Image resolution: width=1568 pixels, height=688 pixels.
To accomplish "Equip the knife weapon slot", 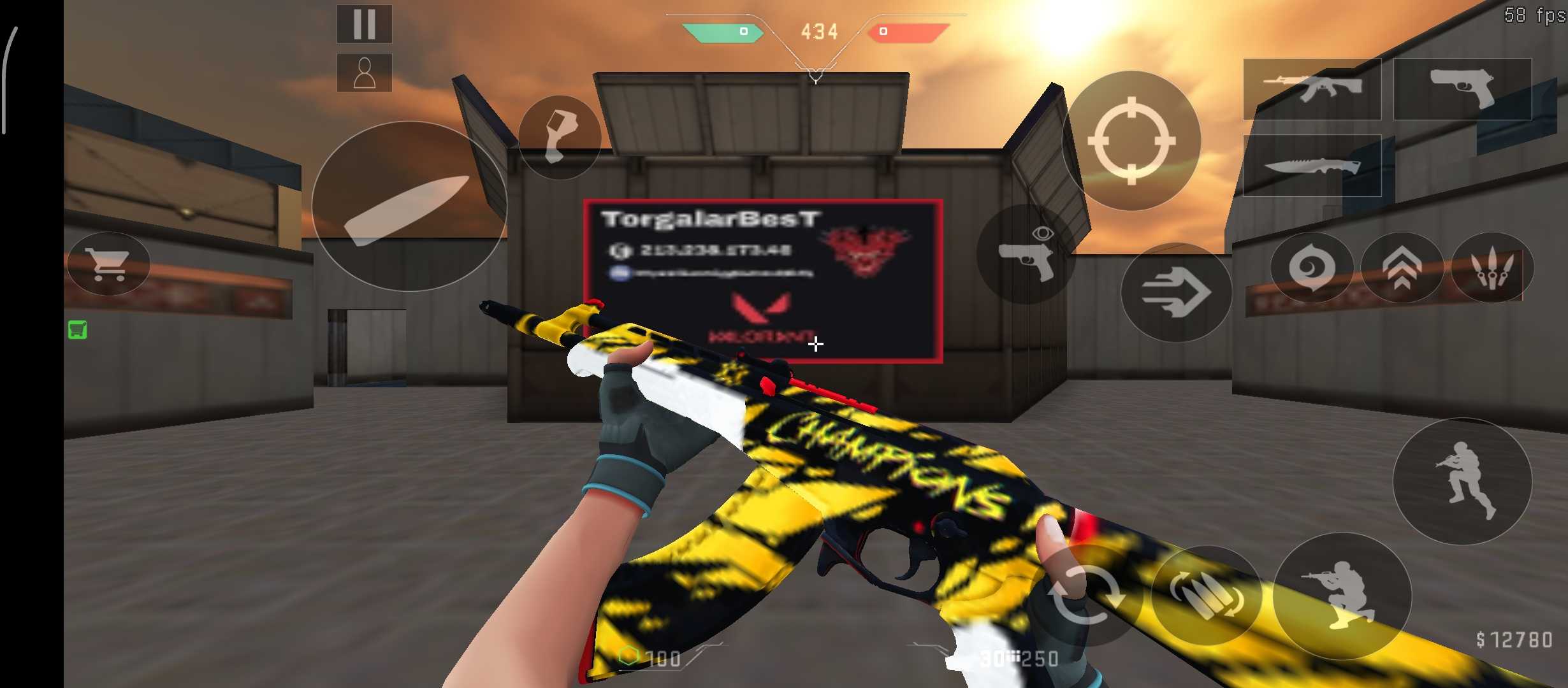I will 1312,166.
